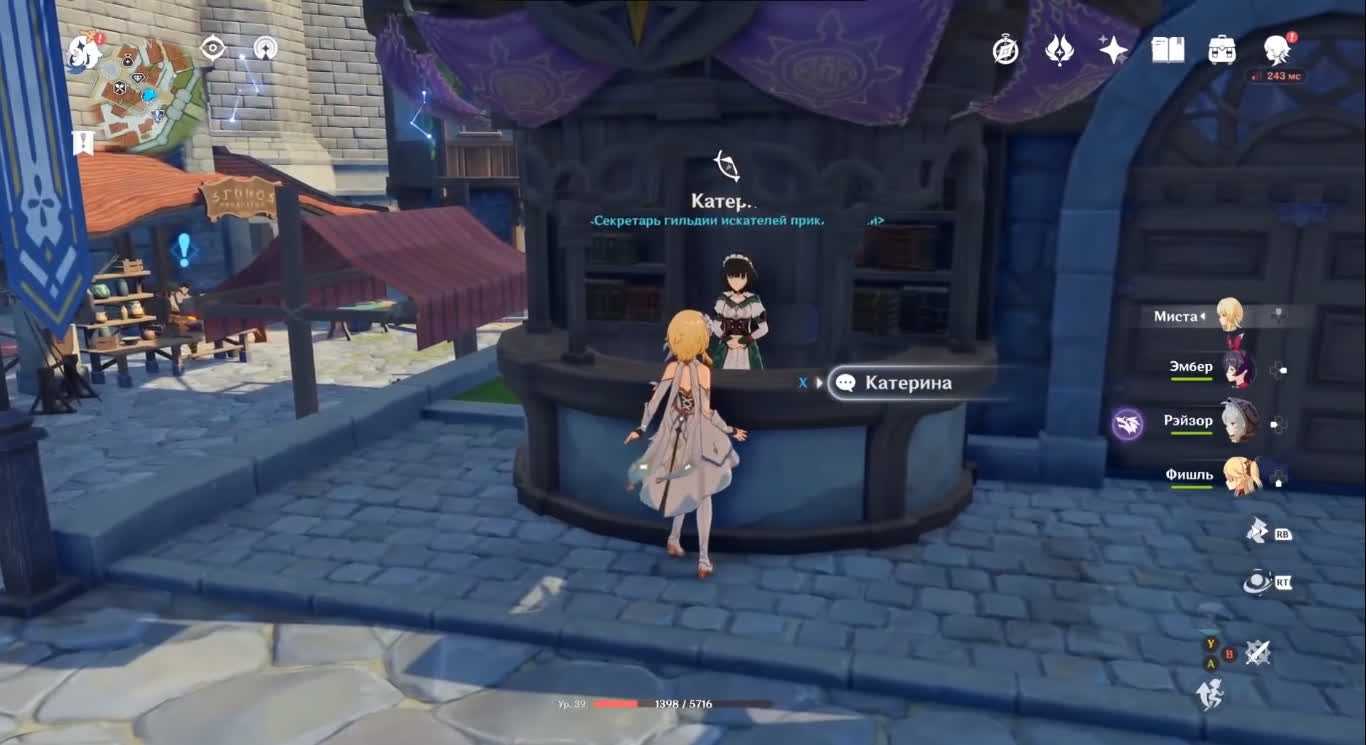Click the signal beacon icon beside the minimap
Image resolution: width=1366 pixels, height=745 pixels.
point(265,48)
